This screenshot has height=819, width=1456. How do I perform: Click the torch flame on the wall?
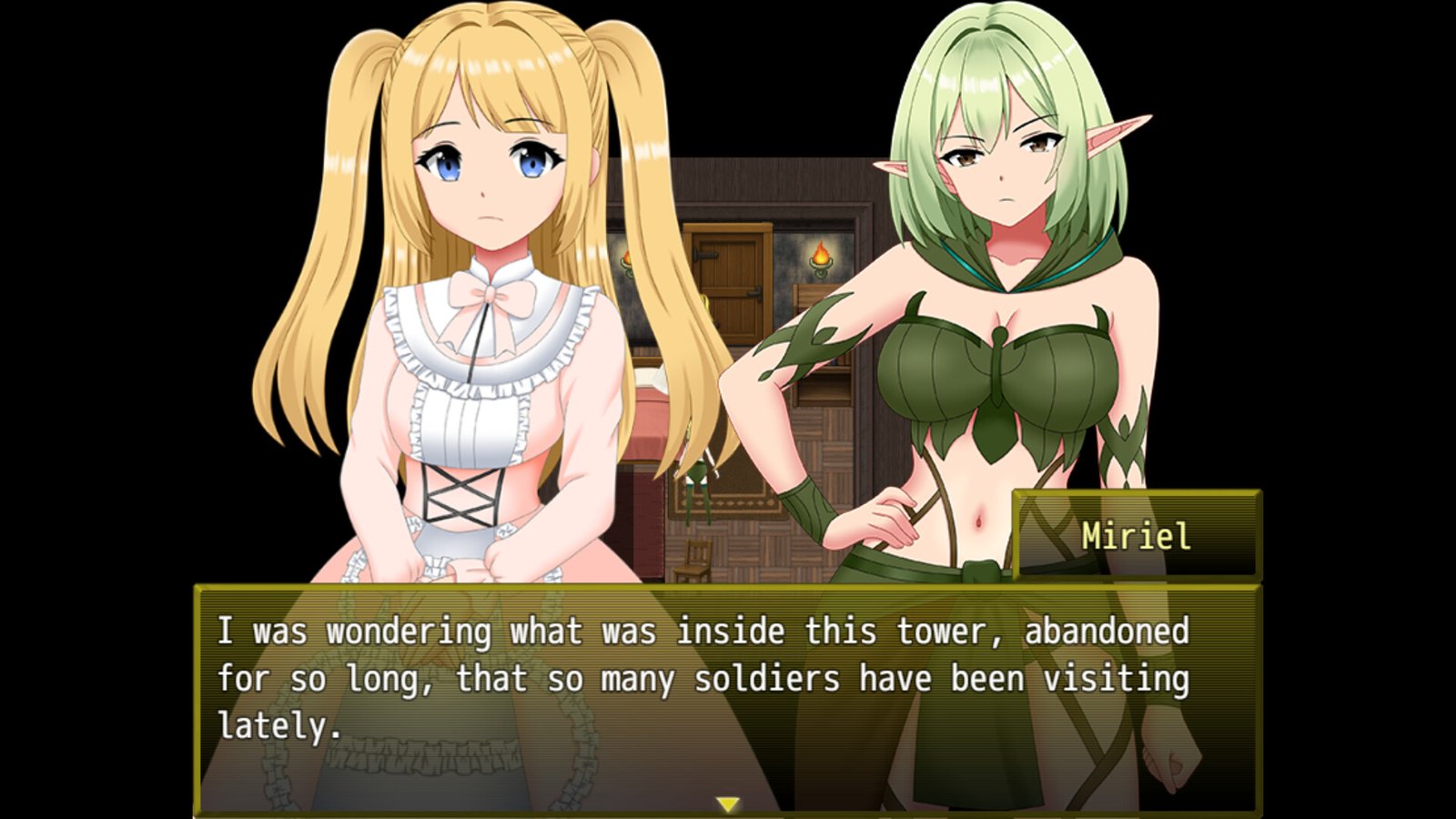point(821,252)
